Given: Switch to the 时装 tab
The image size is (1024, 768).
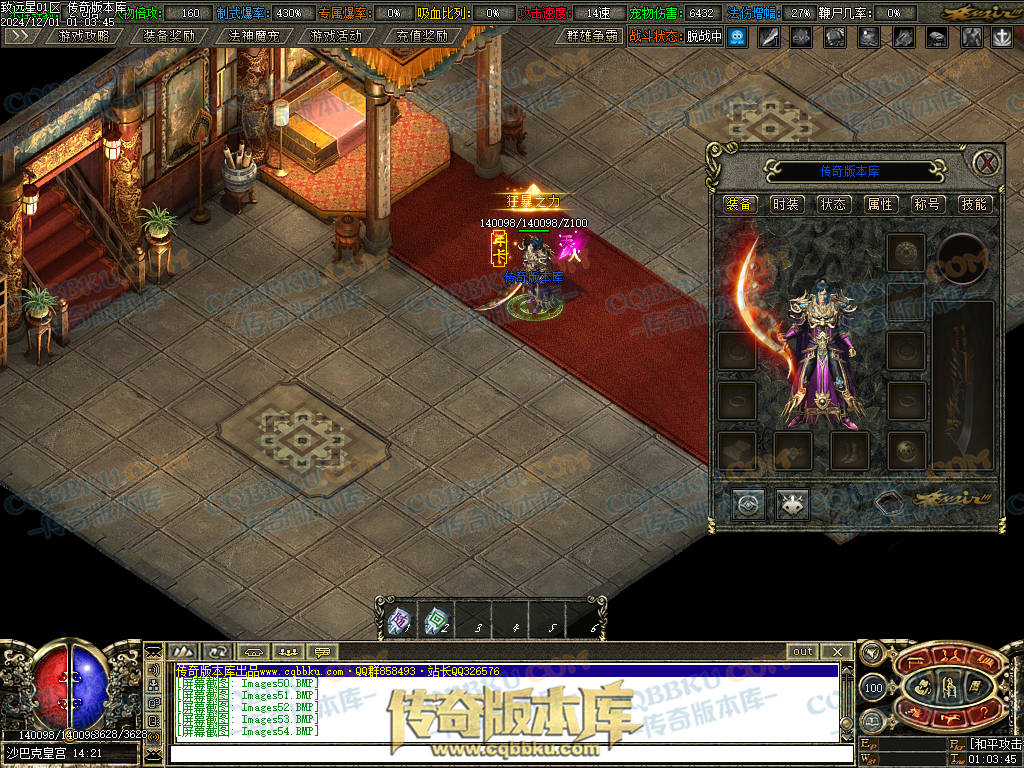Looking at the screenshot, I should click(786, 204).
